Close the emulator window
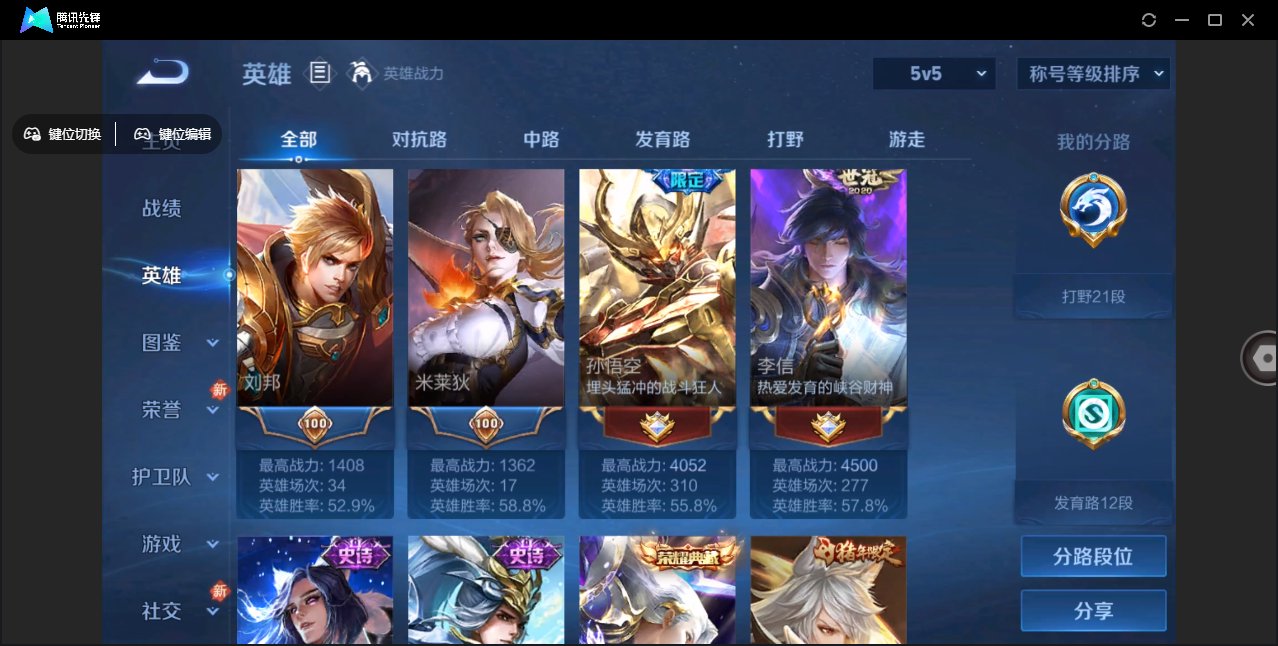The height and width of the screenshot is (646, 1278). tap(1248, 20)
